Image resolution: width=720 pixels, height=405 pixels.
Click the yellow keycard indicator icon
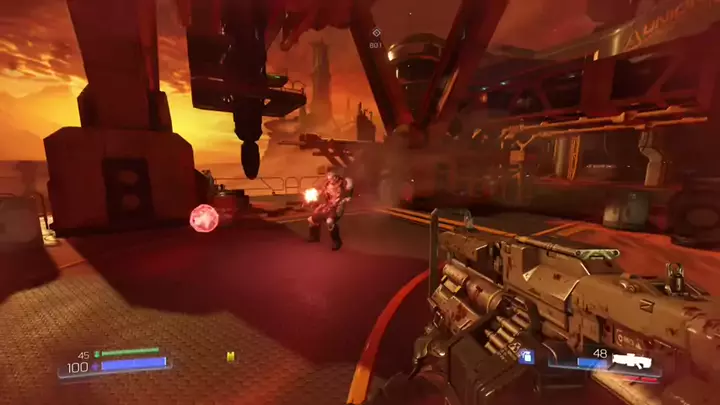(x=231, y=356)
